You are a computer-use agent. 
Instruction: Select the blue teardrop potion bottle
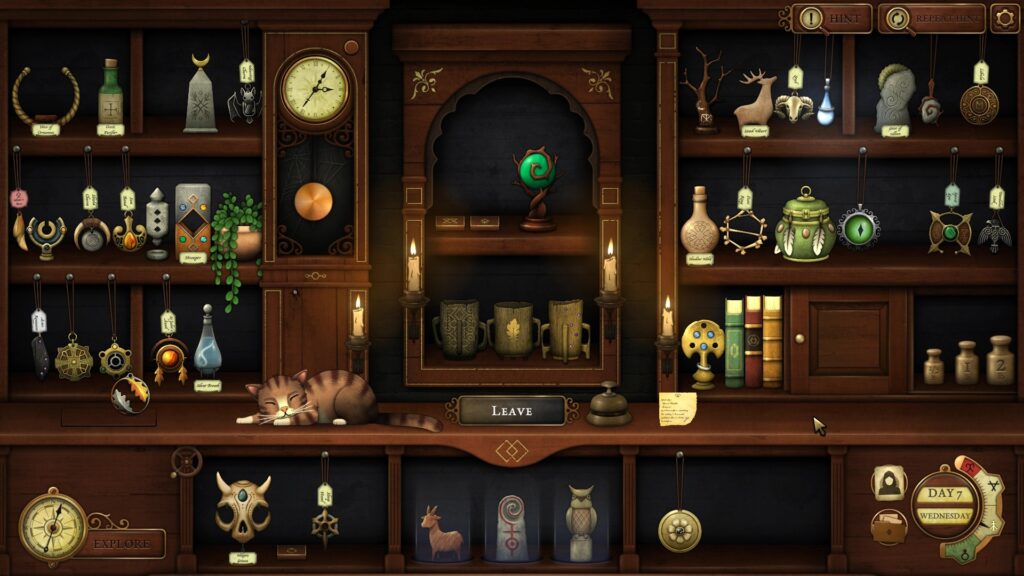[x=825, y=107]
